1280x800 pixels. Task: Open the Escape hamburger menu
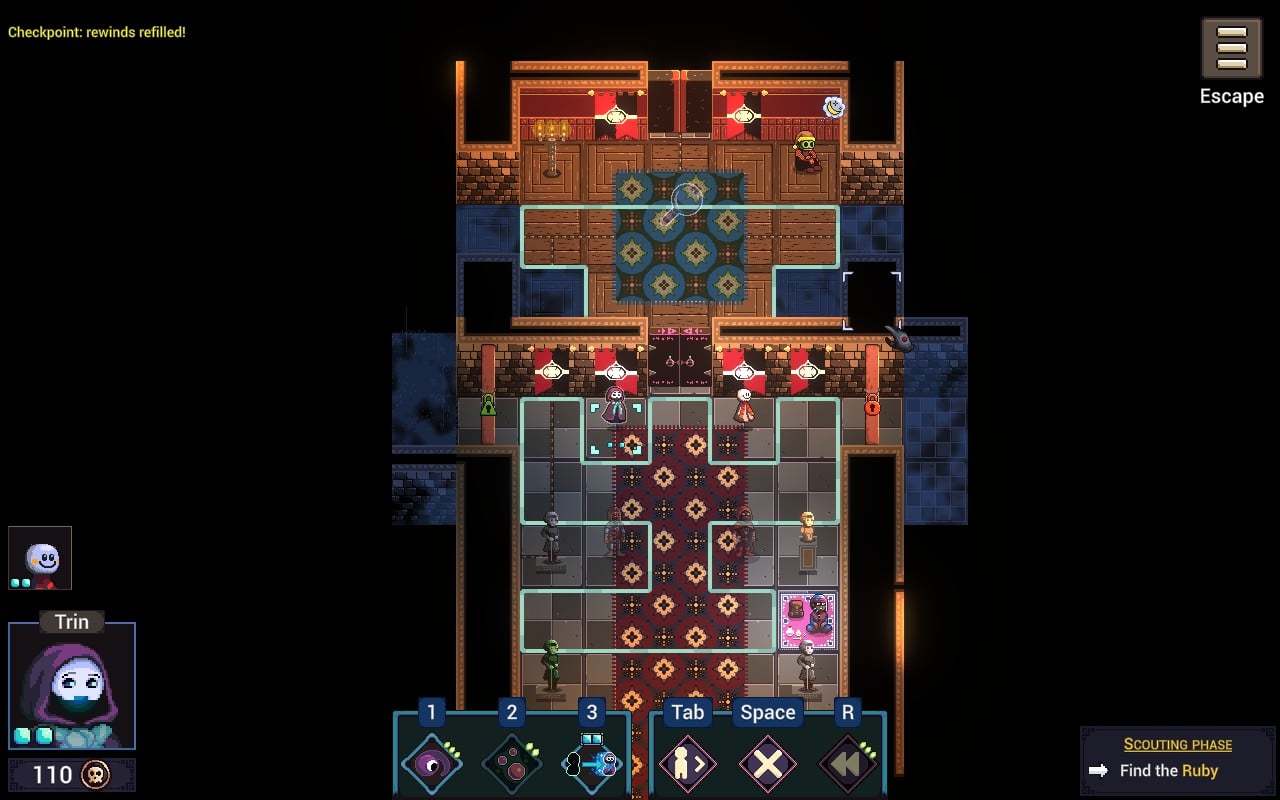[1231, 48]
